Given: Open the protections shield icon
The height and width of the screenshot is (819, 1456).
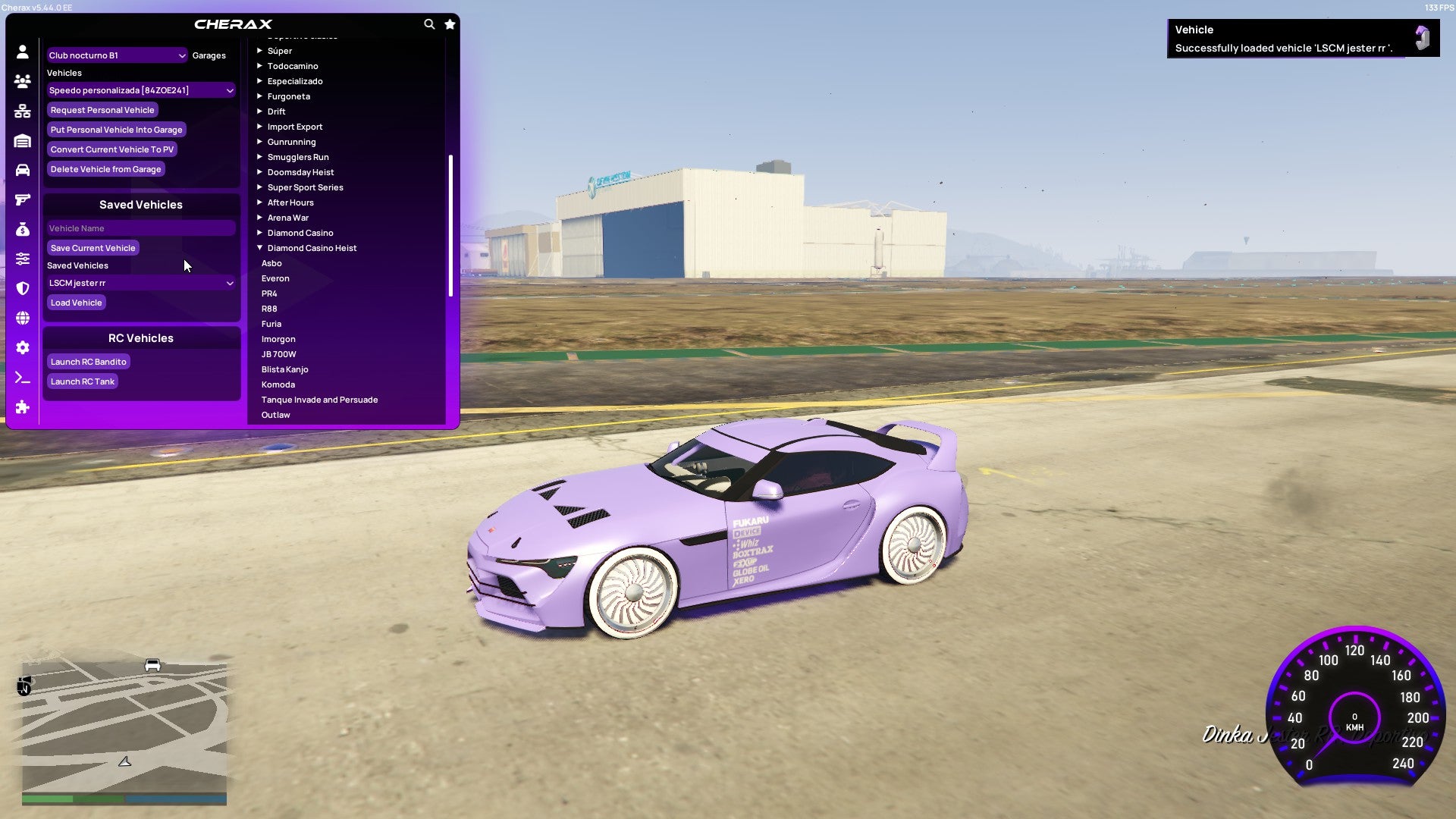Looking at the screenshot, I should pos(23,289).
